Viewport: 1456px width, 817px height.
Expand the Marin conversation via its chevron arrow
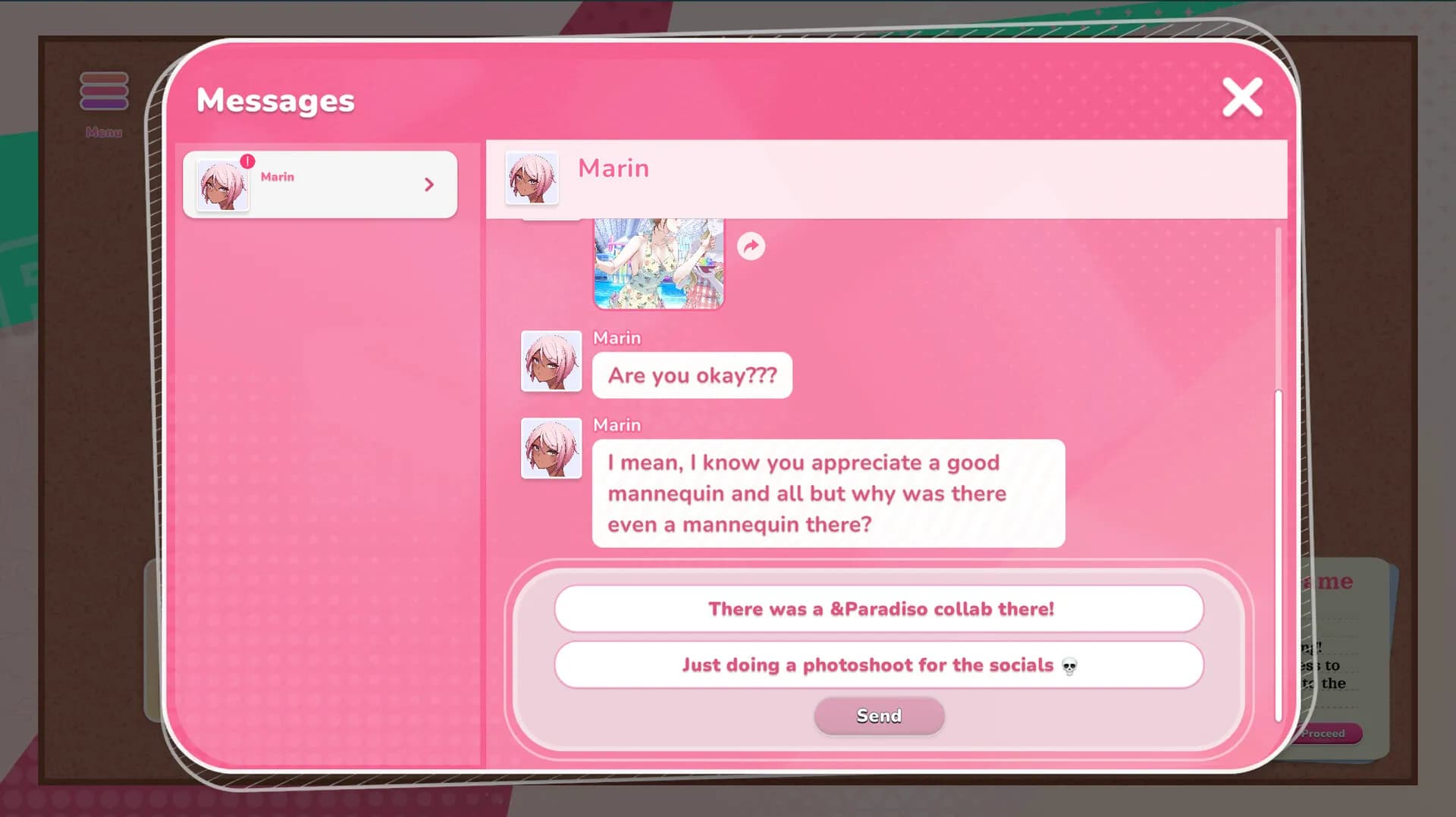pos(430,184)
